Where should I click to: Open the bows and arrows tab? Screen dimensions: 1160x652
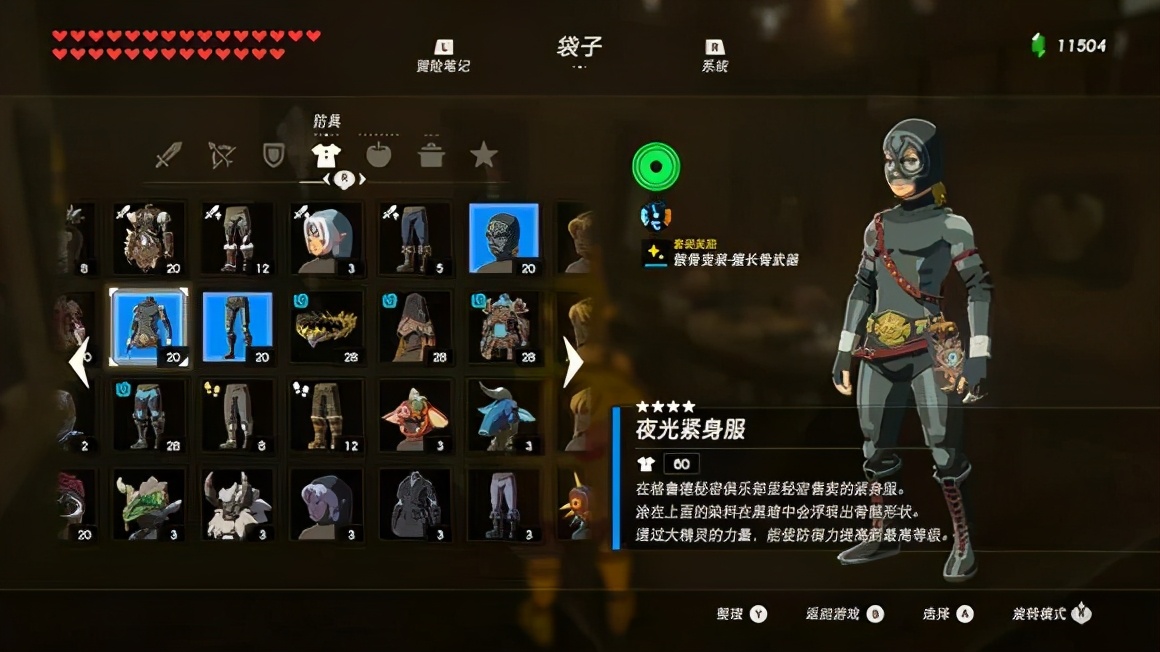(x=221, y=155)
